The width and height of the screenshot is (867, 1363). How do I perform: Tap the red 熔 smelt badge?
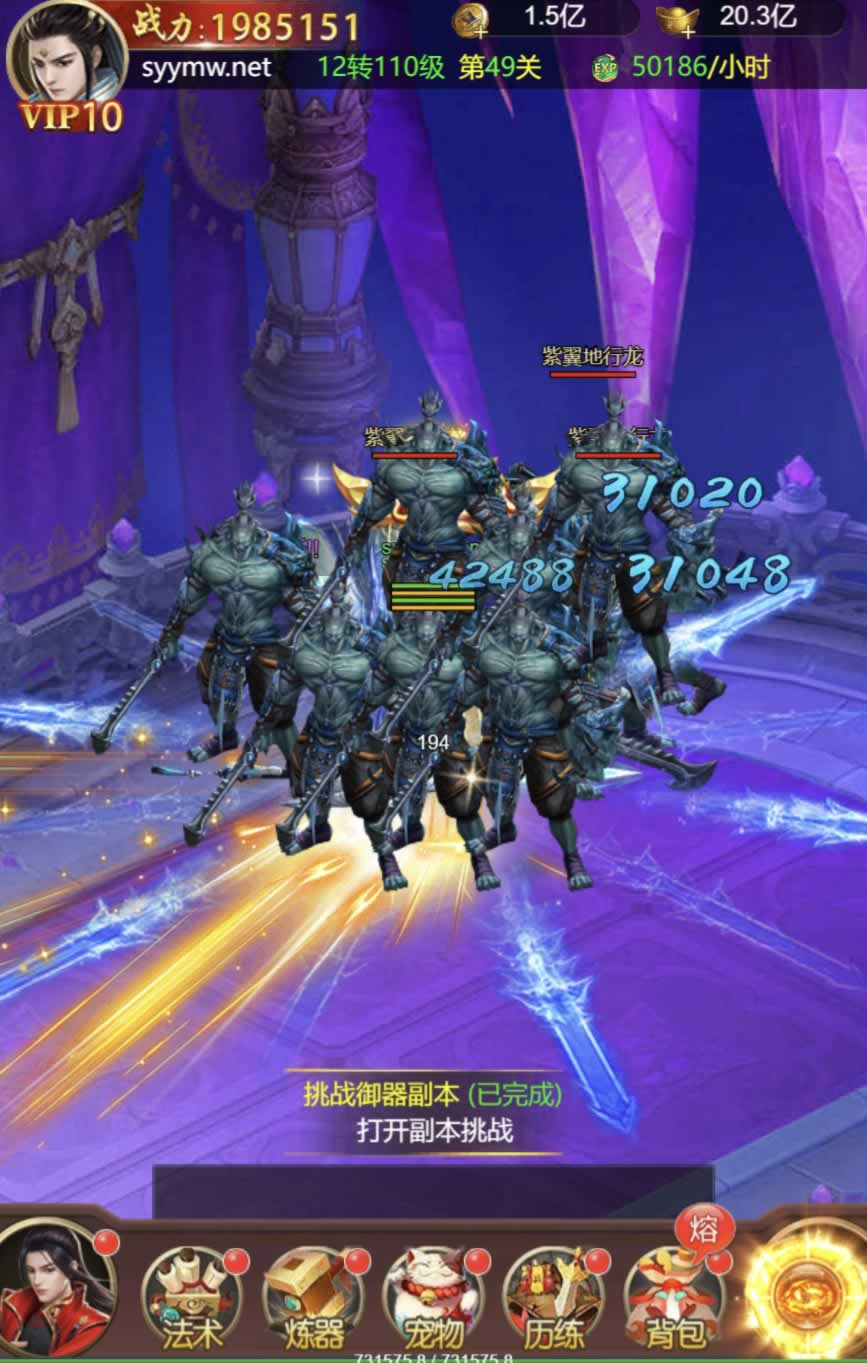703,1230
